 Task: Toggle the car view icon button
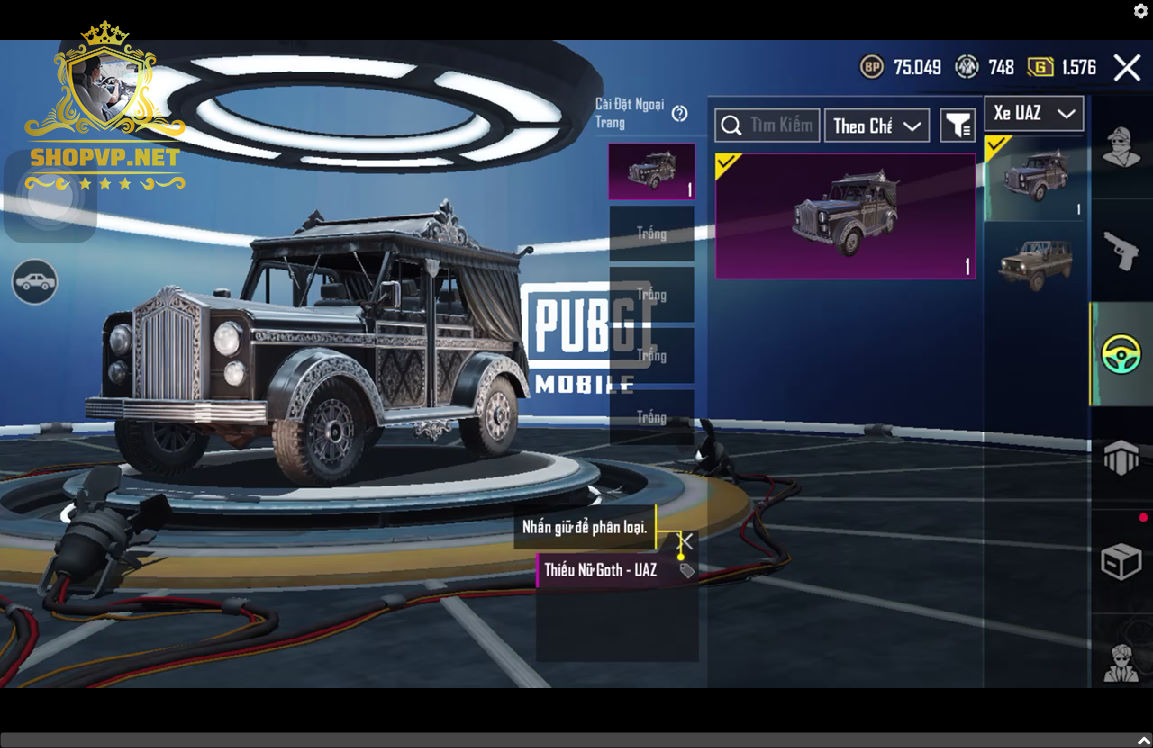click(x=35, y=282)
